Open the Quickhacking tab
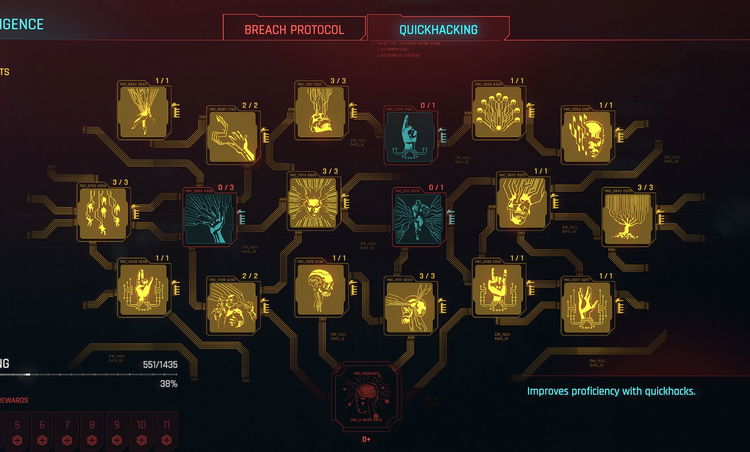750x452 pixels. 438,29
